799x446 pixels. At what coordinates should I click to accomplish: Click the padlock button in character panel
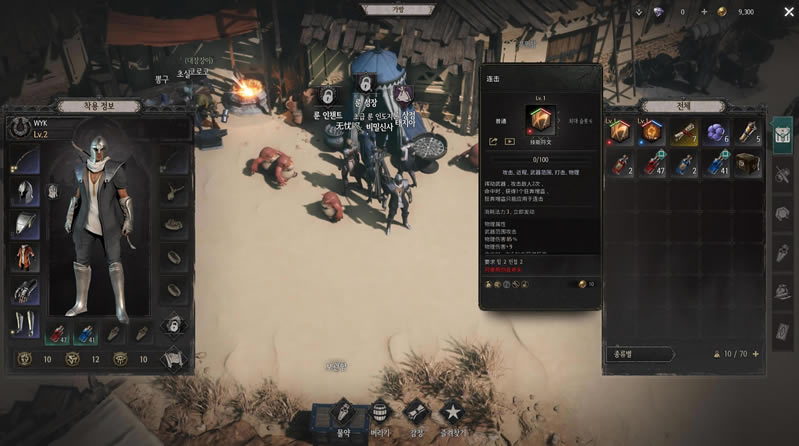(174, 323)
